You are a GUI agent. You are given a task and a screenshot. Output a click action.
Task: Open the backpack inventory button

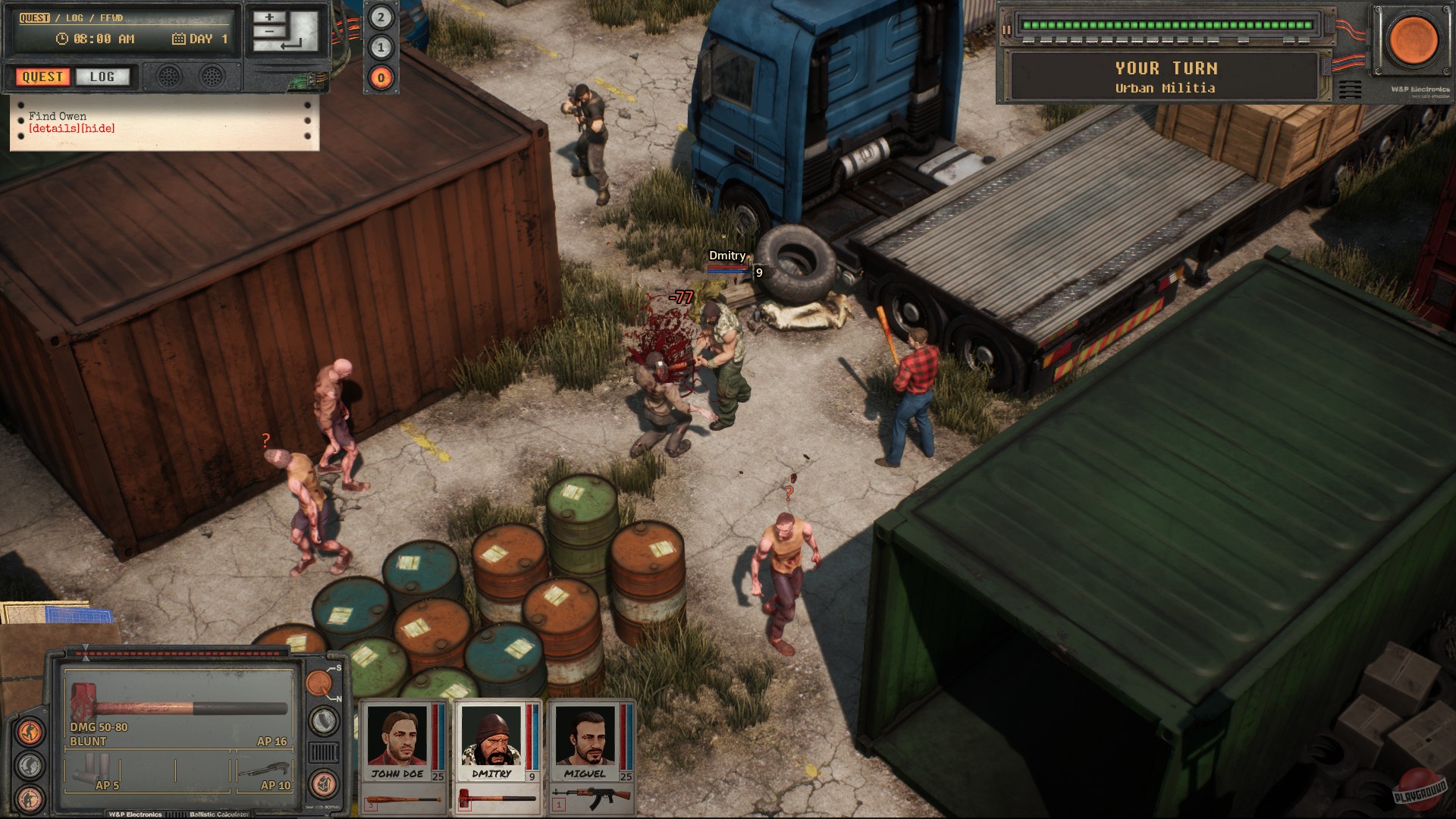pos(324,783)
